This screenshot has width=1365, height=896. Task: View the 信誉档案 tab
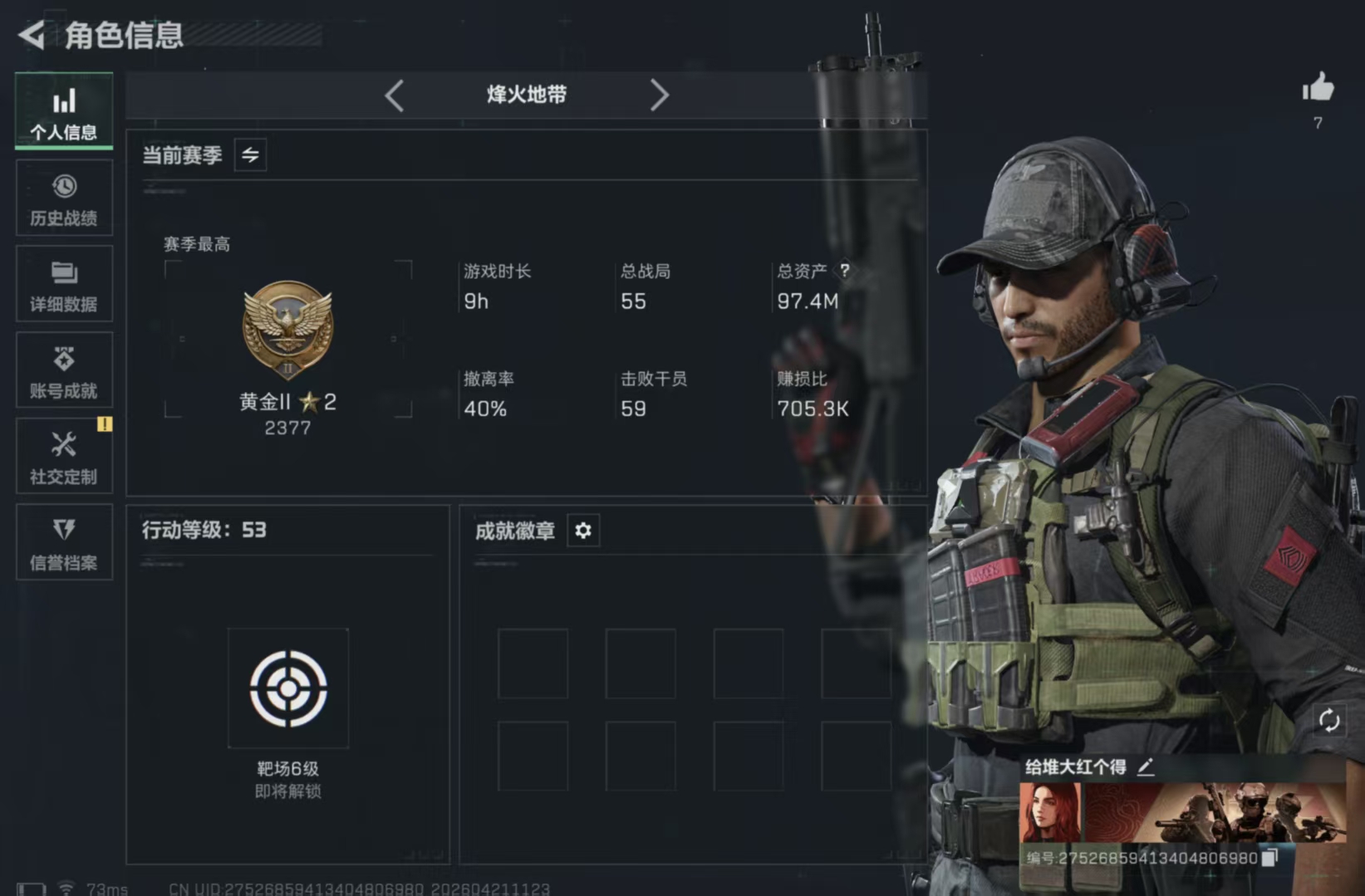tap(64, 543)
